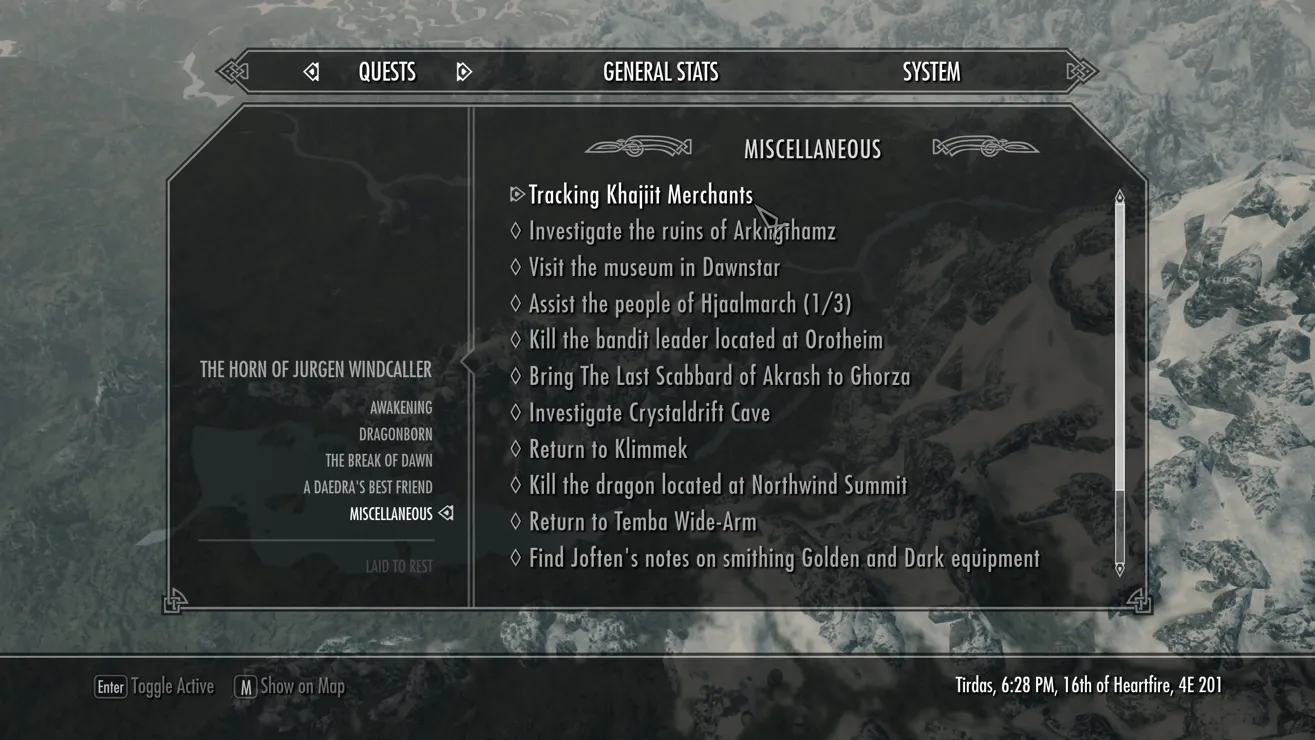Choose the Awakening quest
This screenshot has width=1315, height=740.
401,408
